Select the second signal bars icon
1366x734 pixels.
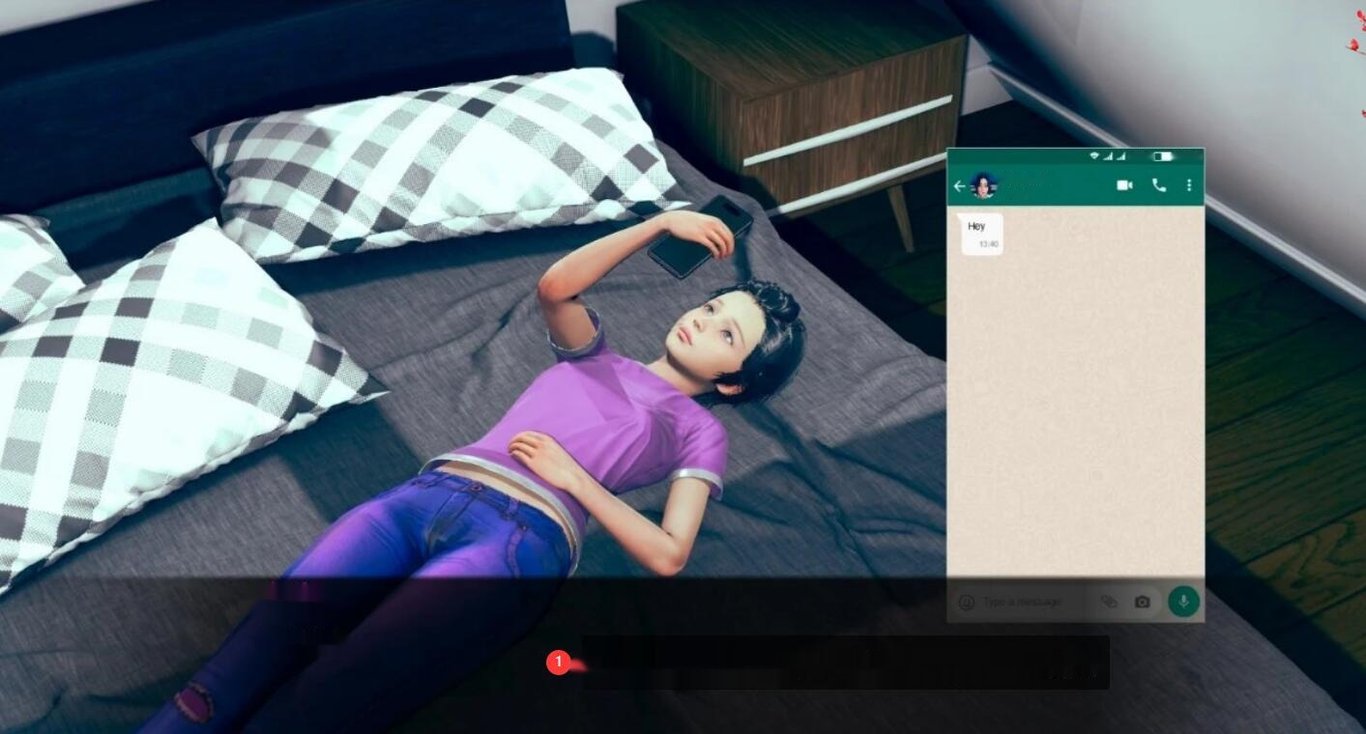(x=1121, y=157)
